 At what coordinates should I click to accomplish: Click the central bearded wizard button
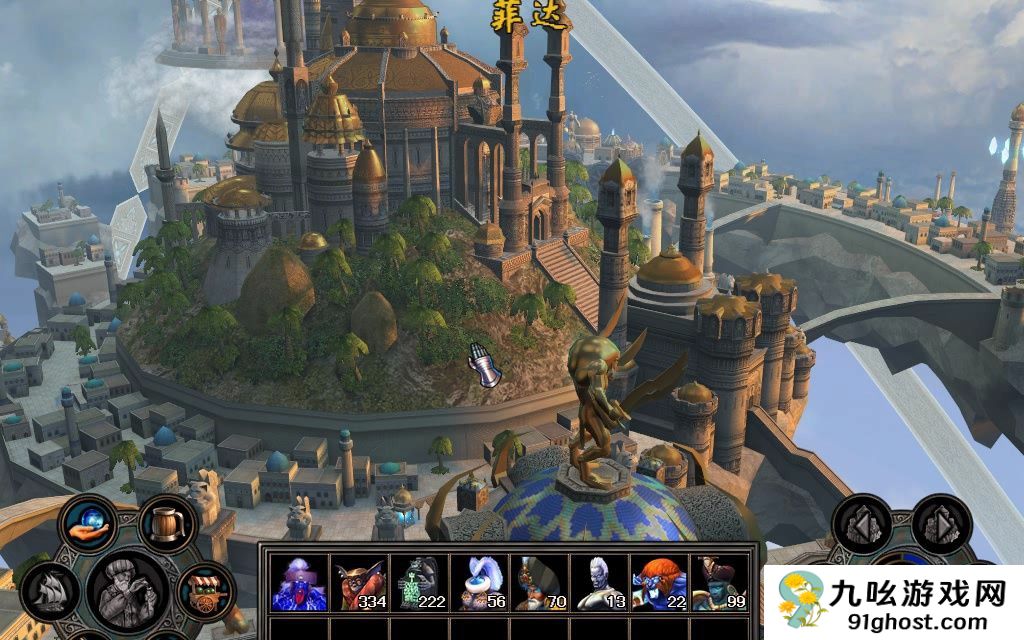pyautogui.click(x=127, y=592)
